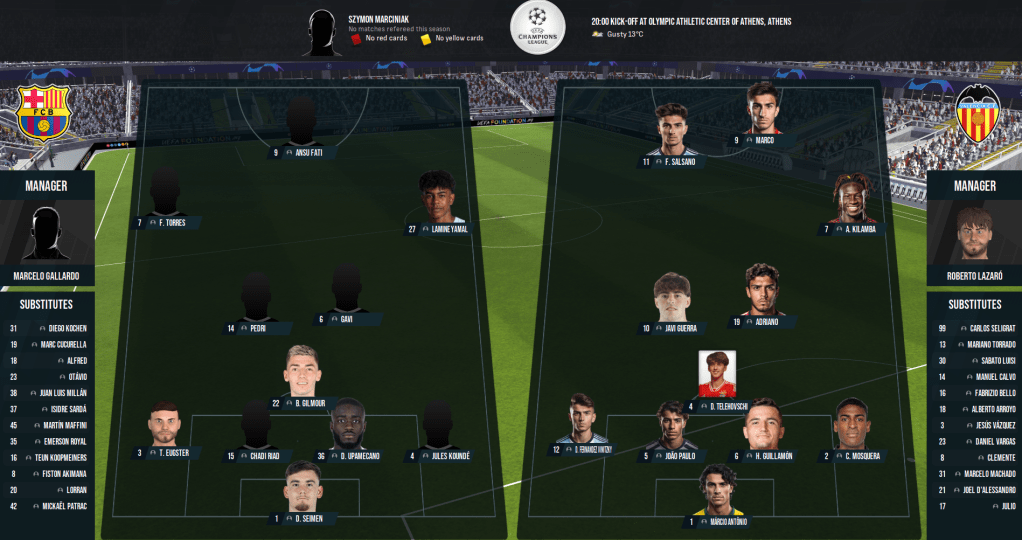The image size is (1022, 540).
Task: Open manager Marcelo Gallardo's profile
Action: (47, 236)
